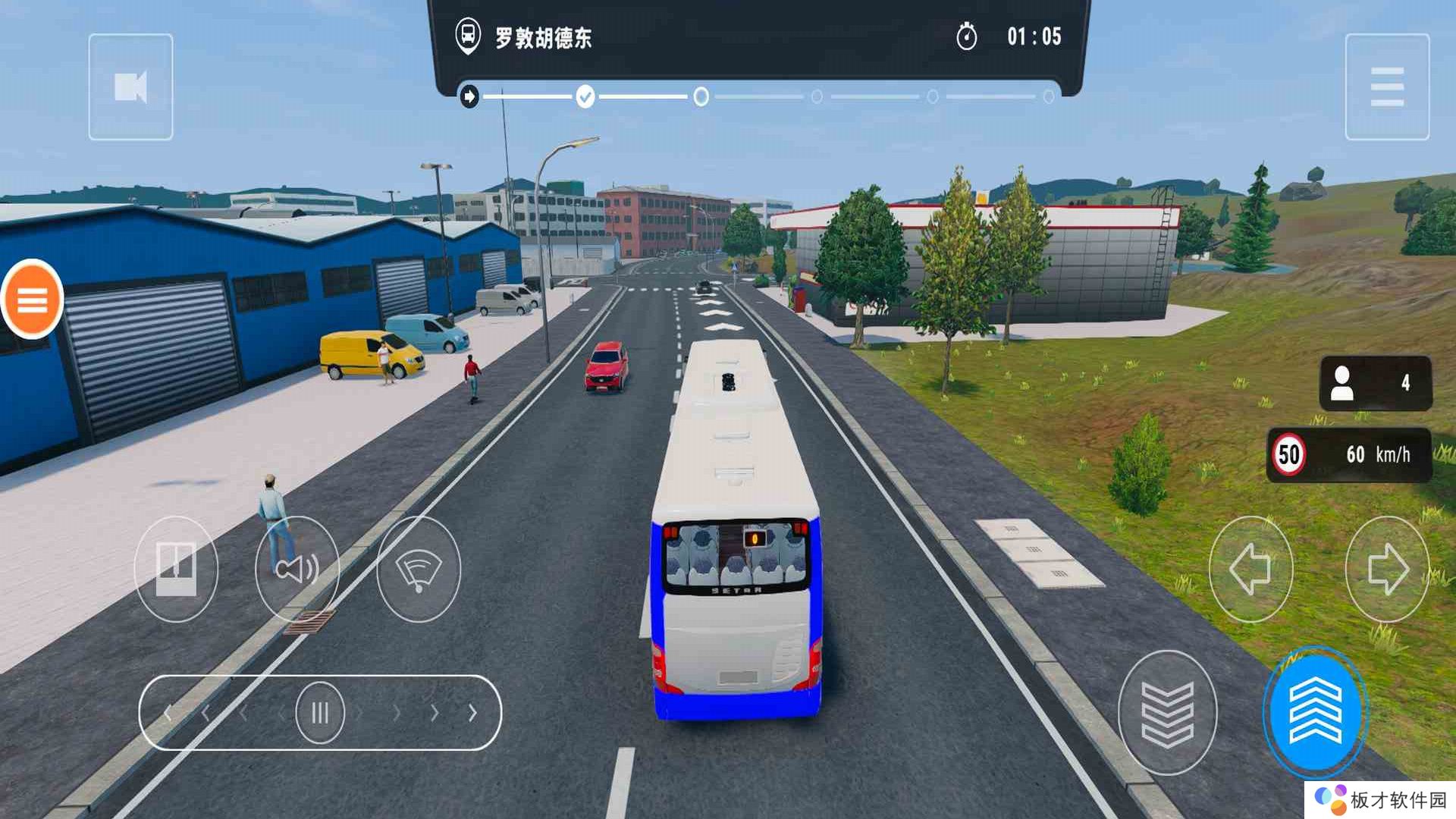Tap the gear selector knob
The image size is (1456, 819).
click(320, 713)
